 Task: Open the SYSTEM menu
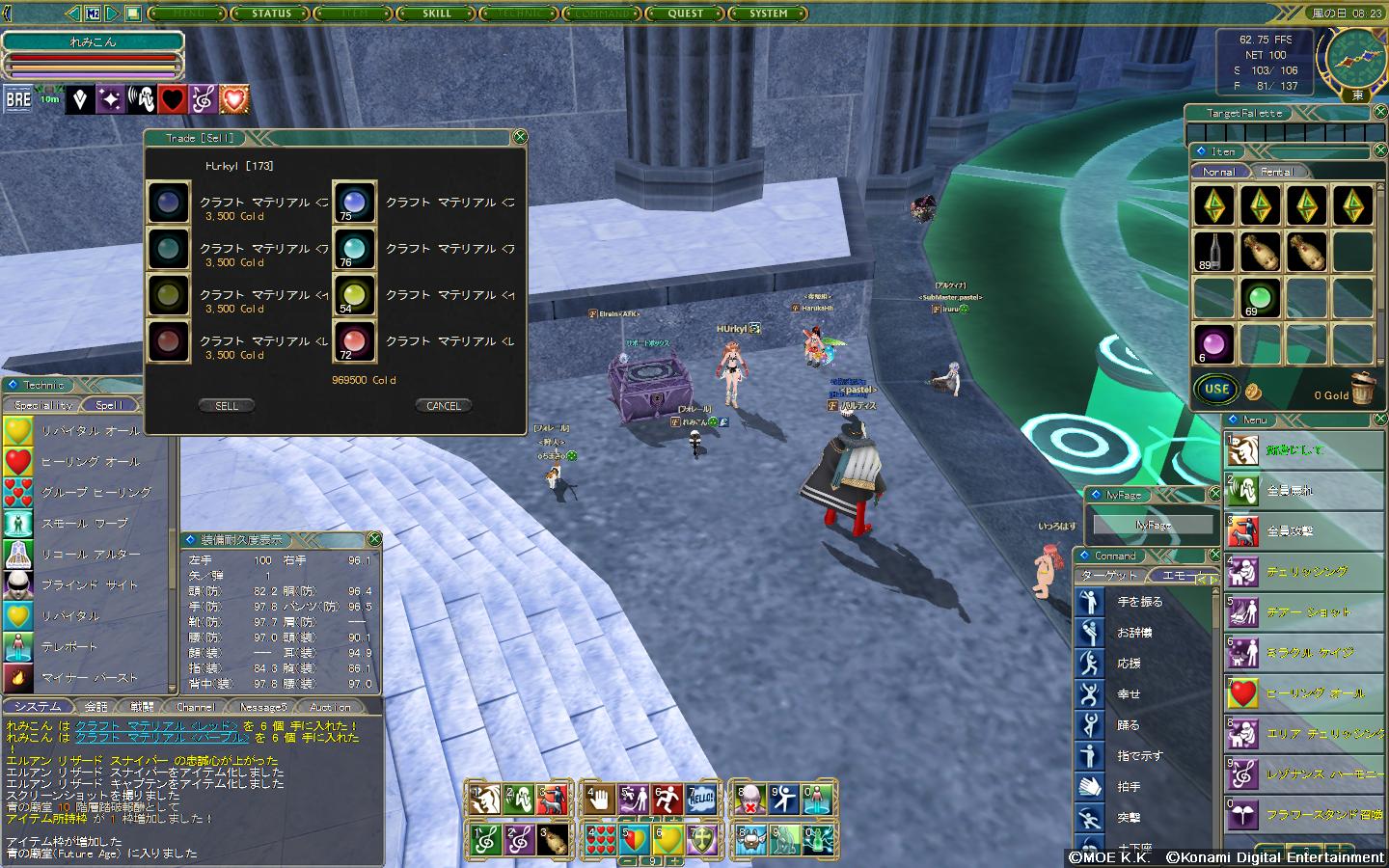click(769, 14)
